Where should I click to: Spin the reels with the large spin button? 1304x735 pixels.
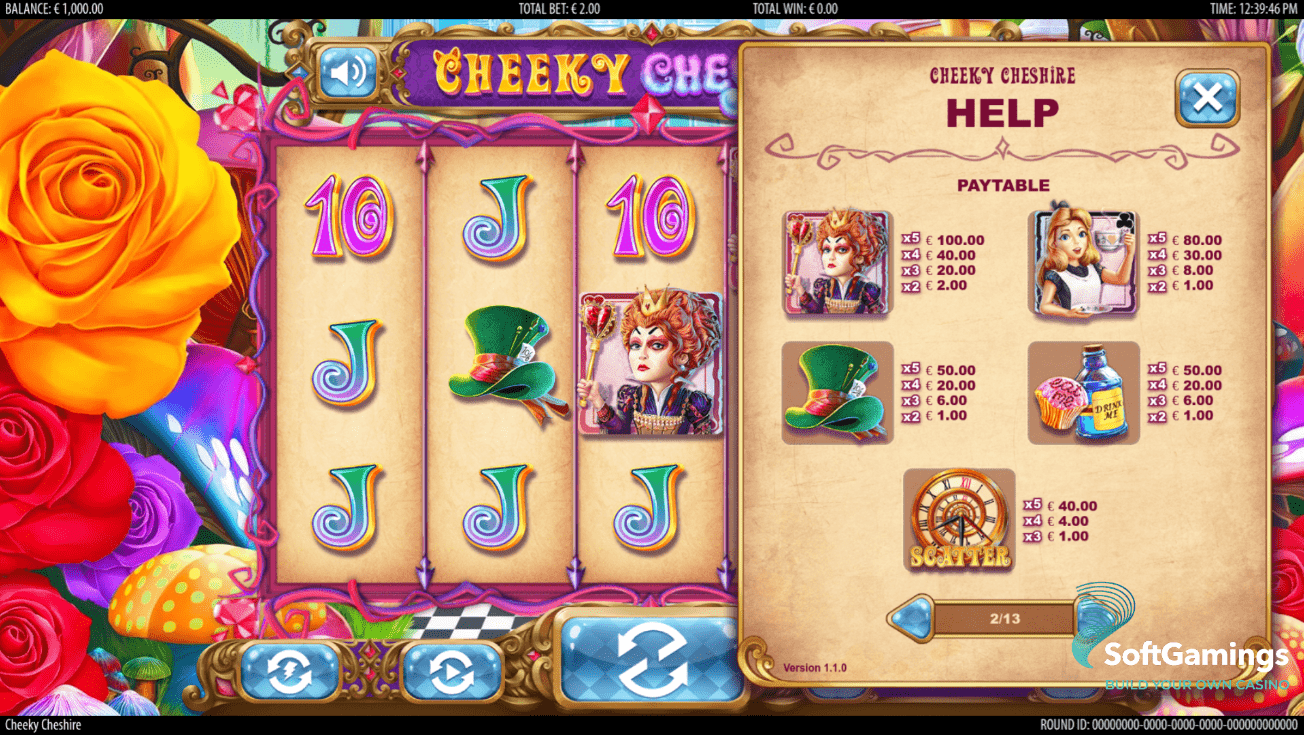651,659
